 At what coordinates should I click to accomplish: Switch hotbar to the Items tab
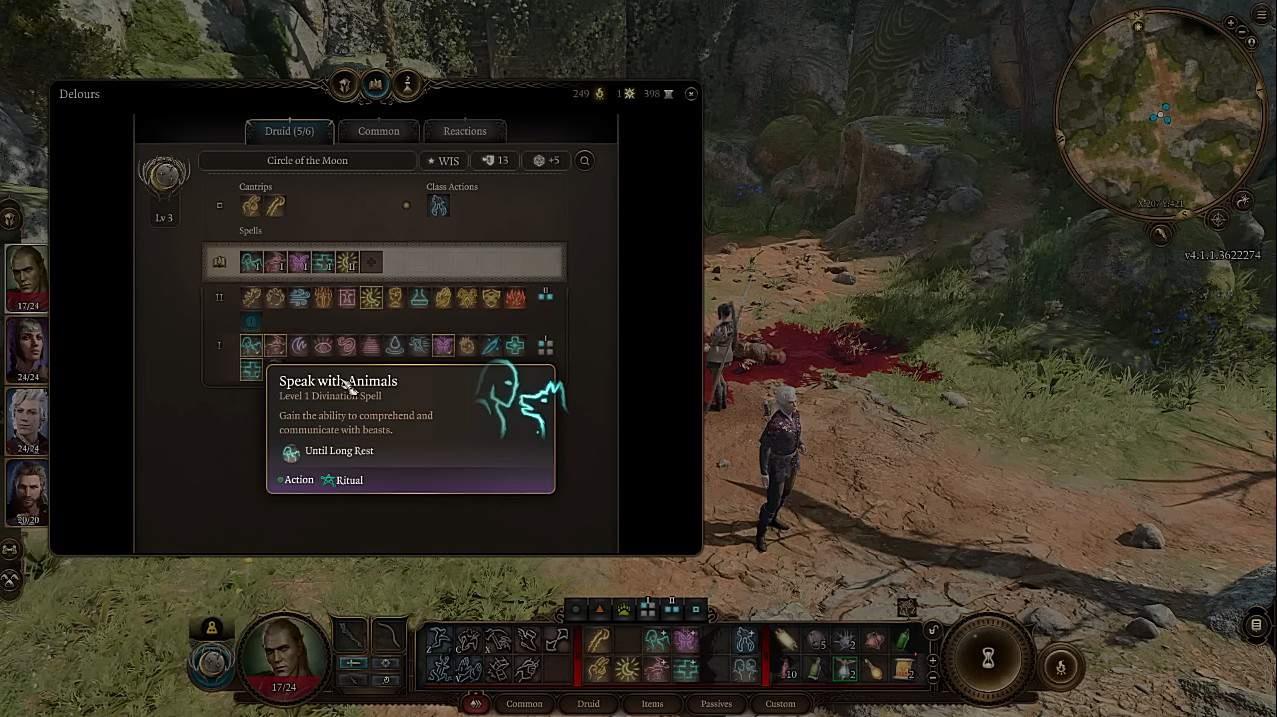pos(652,704)
